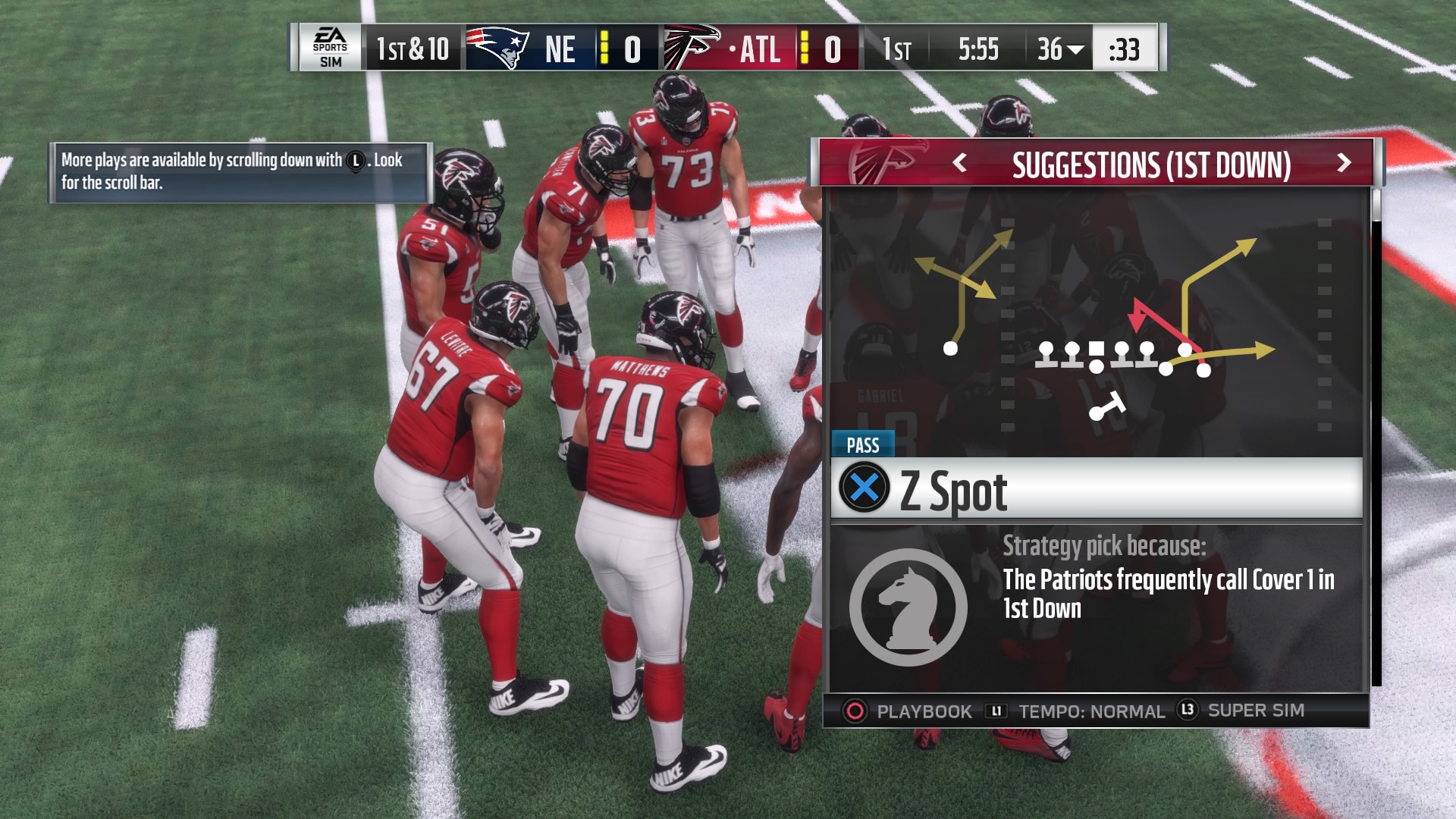This screenshot has height=819, width=1456.
Task: Switch to Suggestions (1st Down) tab
Action: pyautogui.click(x=1153, y=164)
